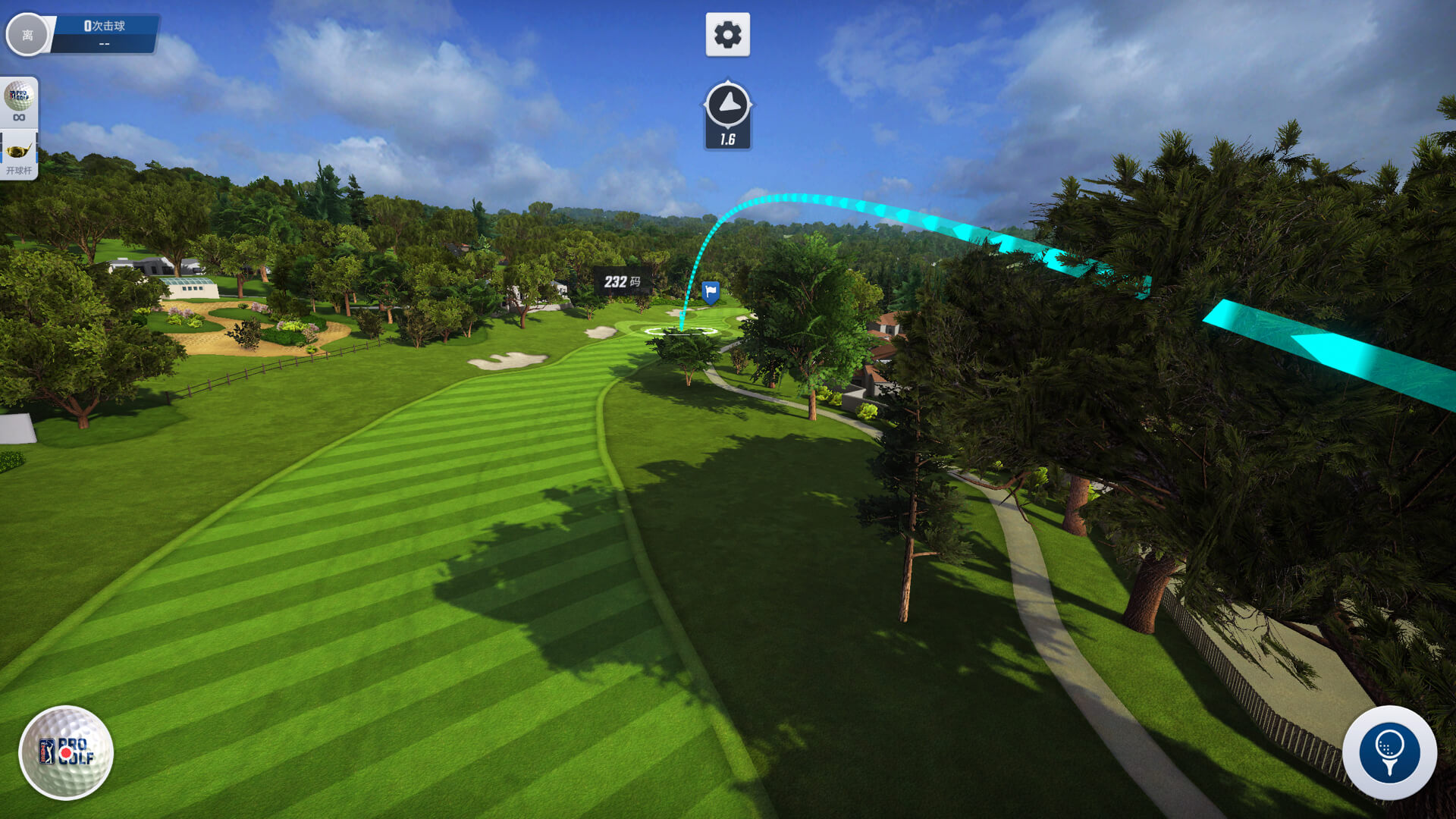
Task: Click the landing circle on the green
Action: (x=682, y=331)
